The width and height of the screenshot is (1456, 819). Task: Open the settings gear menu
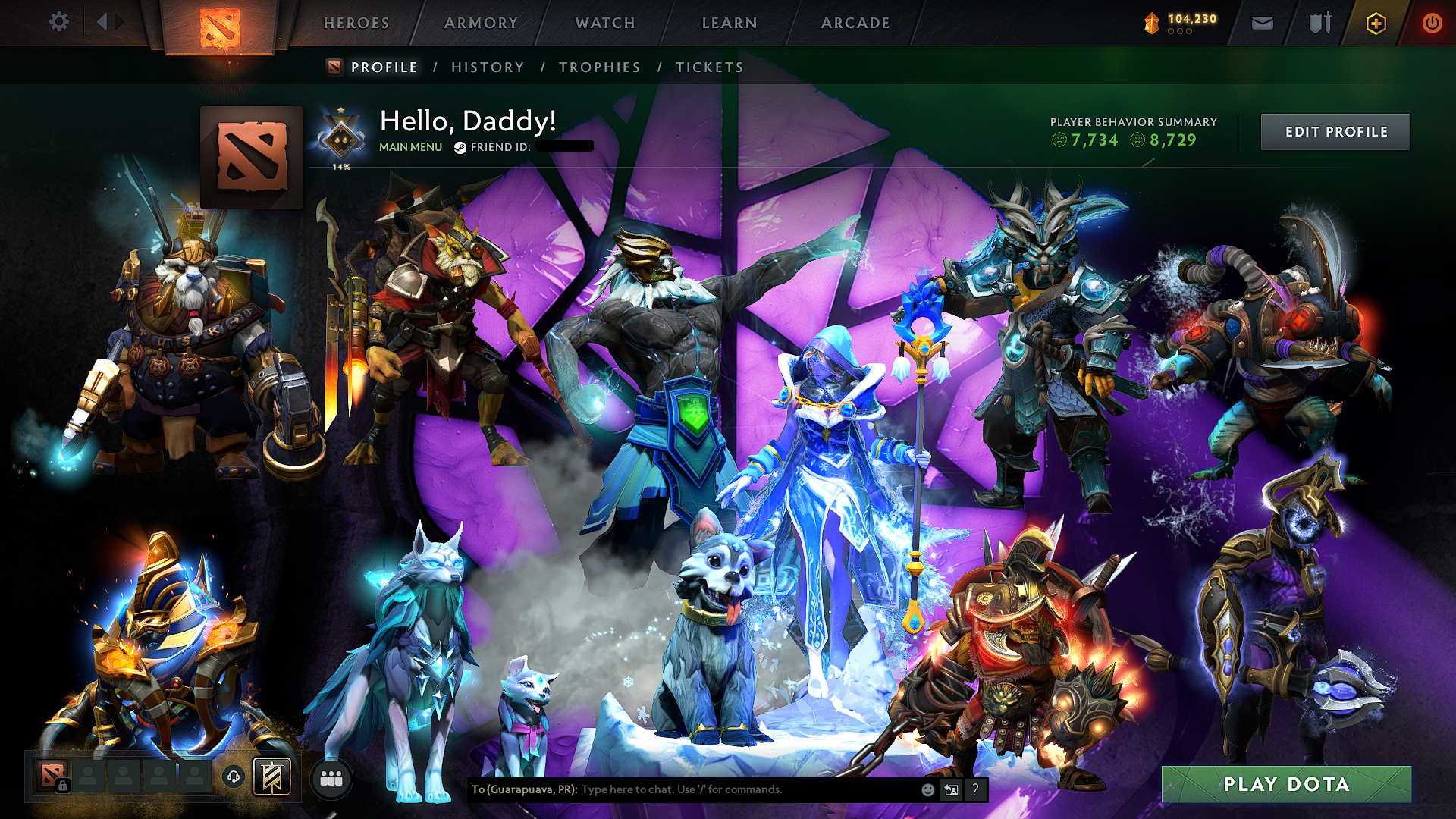pyautogui.click(x=59, y=22)
